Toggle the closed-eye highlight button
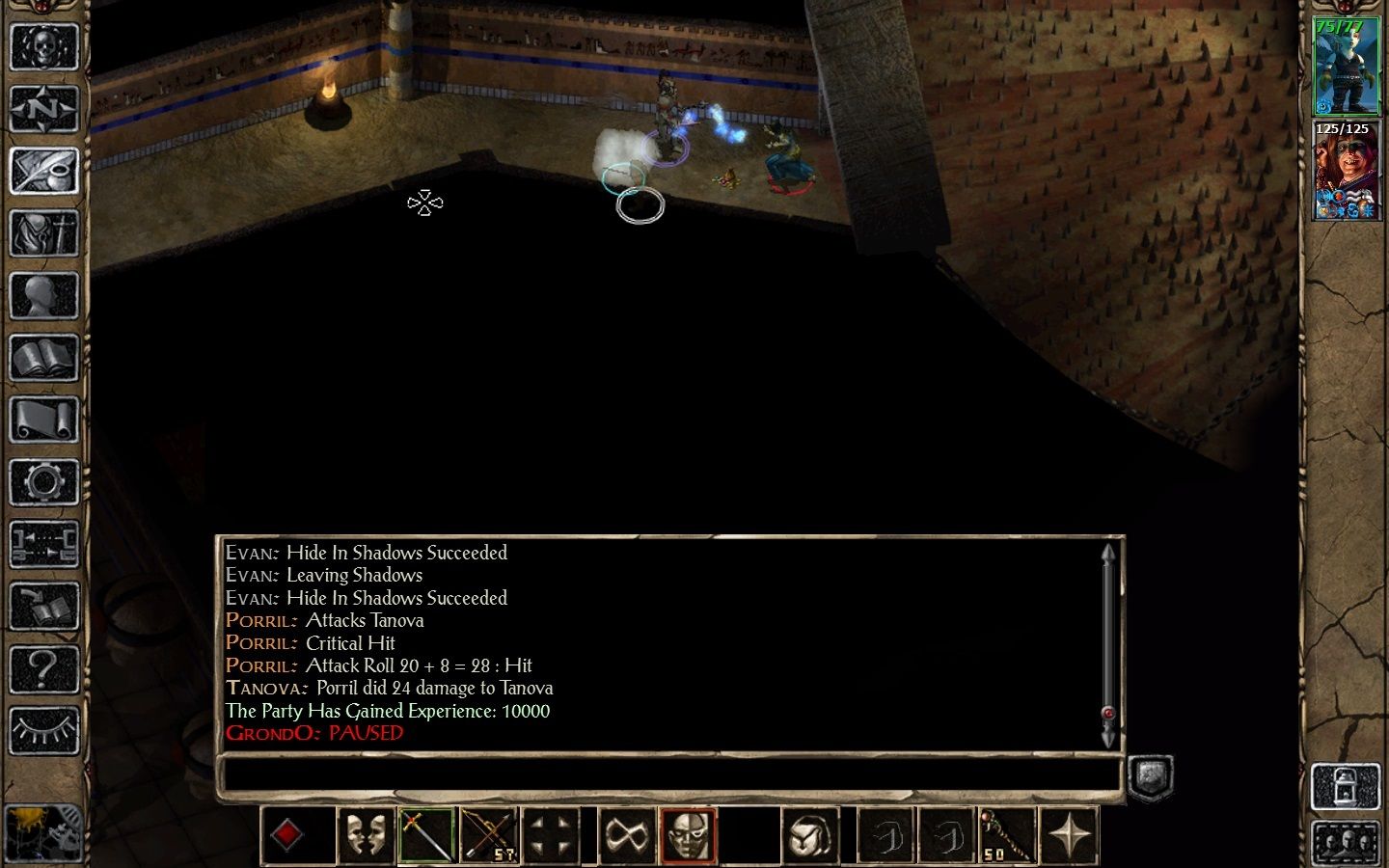This screenshot has width=1389, height=868. (x=43, y=731)
